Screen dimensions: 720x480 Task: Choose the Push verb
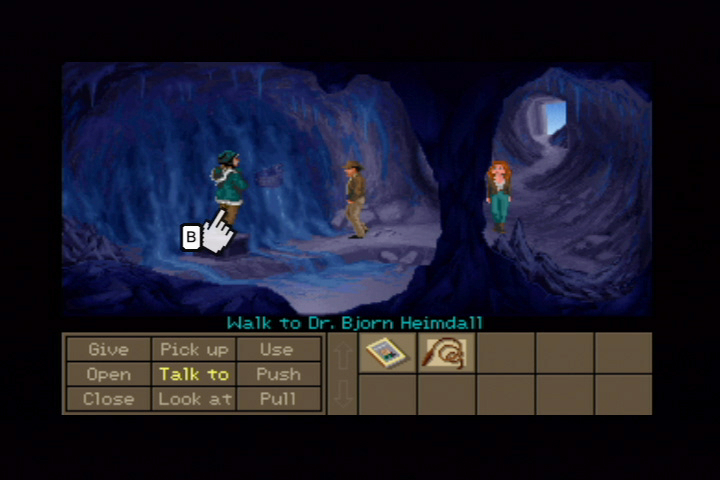click(x=277, y=374)
